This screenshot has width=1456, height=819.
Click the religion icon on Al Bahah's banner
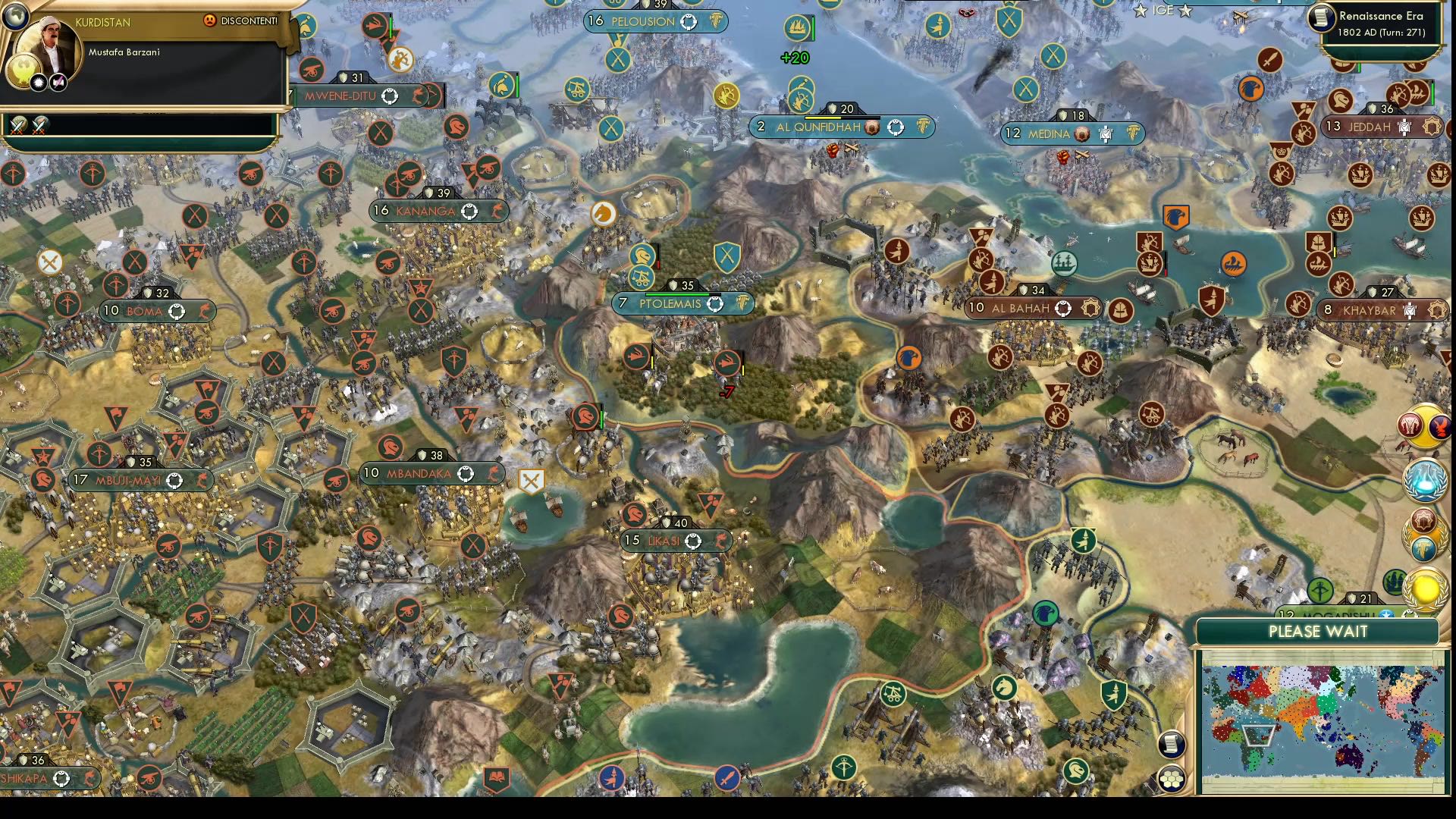(1090, 308)
